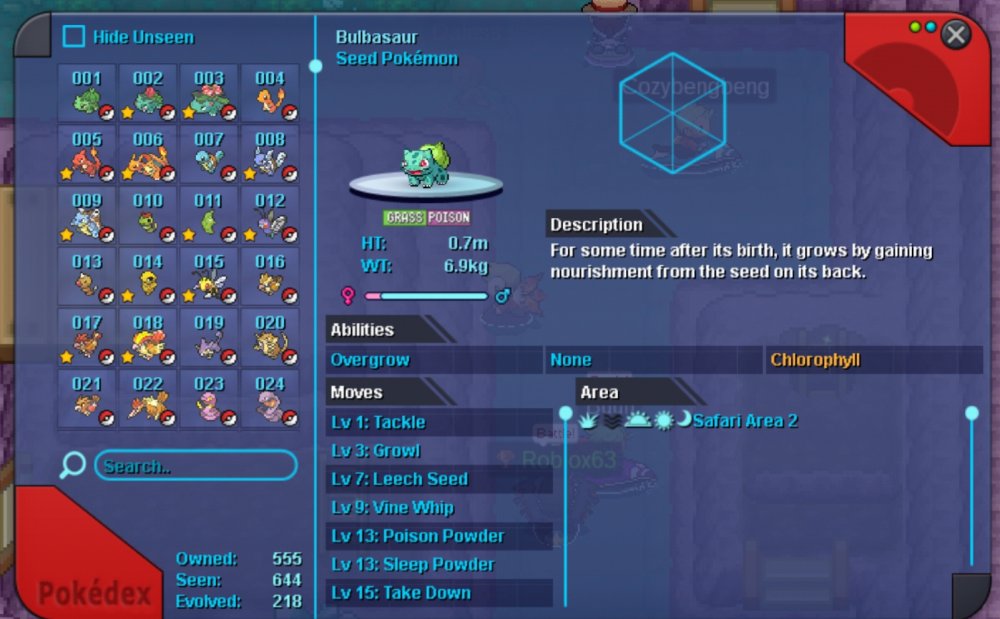
Task: View the Overgrow ability
Action: click(434, 360)
